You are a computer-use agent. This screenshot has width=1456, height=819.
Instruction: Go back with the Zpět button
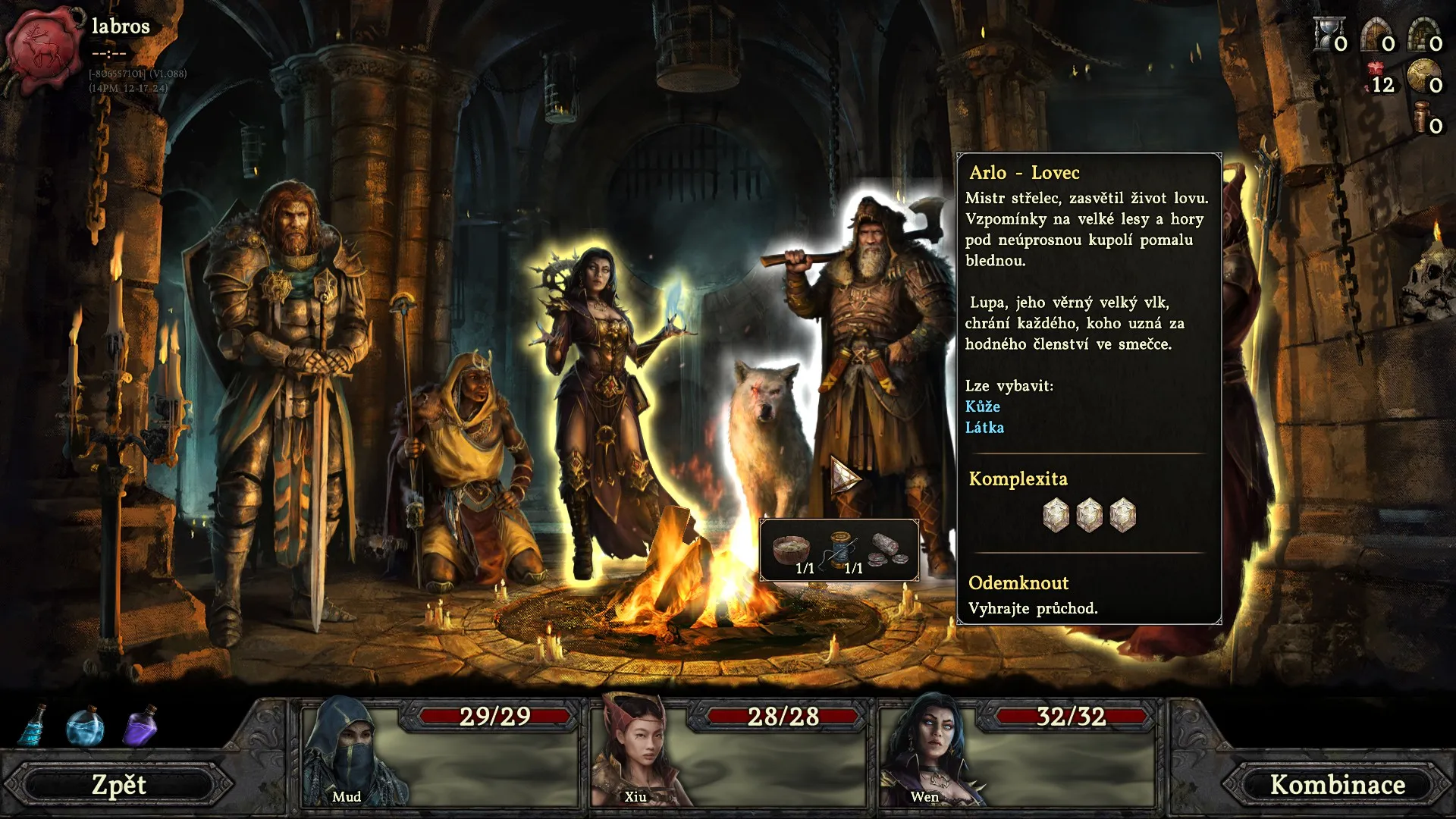[119, 785]
